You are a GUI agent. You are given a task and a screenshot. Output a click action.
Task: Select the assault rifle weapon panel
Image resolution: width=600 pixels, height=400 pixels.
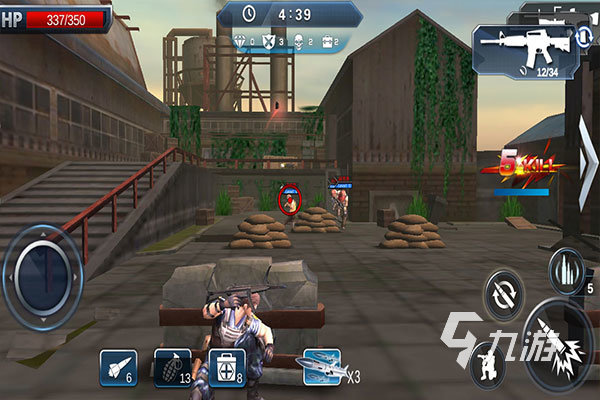(518, 49)
